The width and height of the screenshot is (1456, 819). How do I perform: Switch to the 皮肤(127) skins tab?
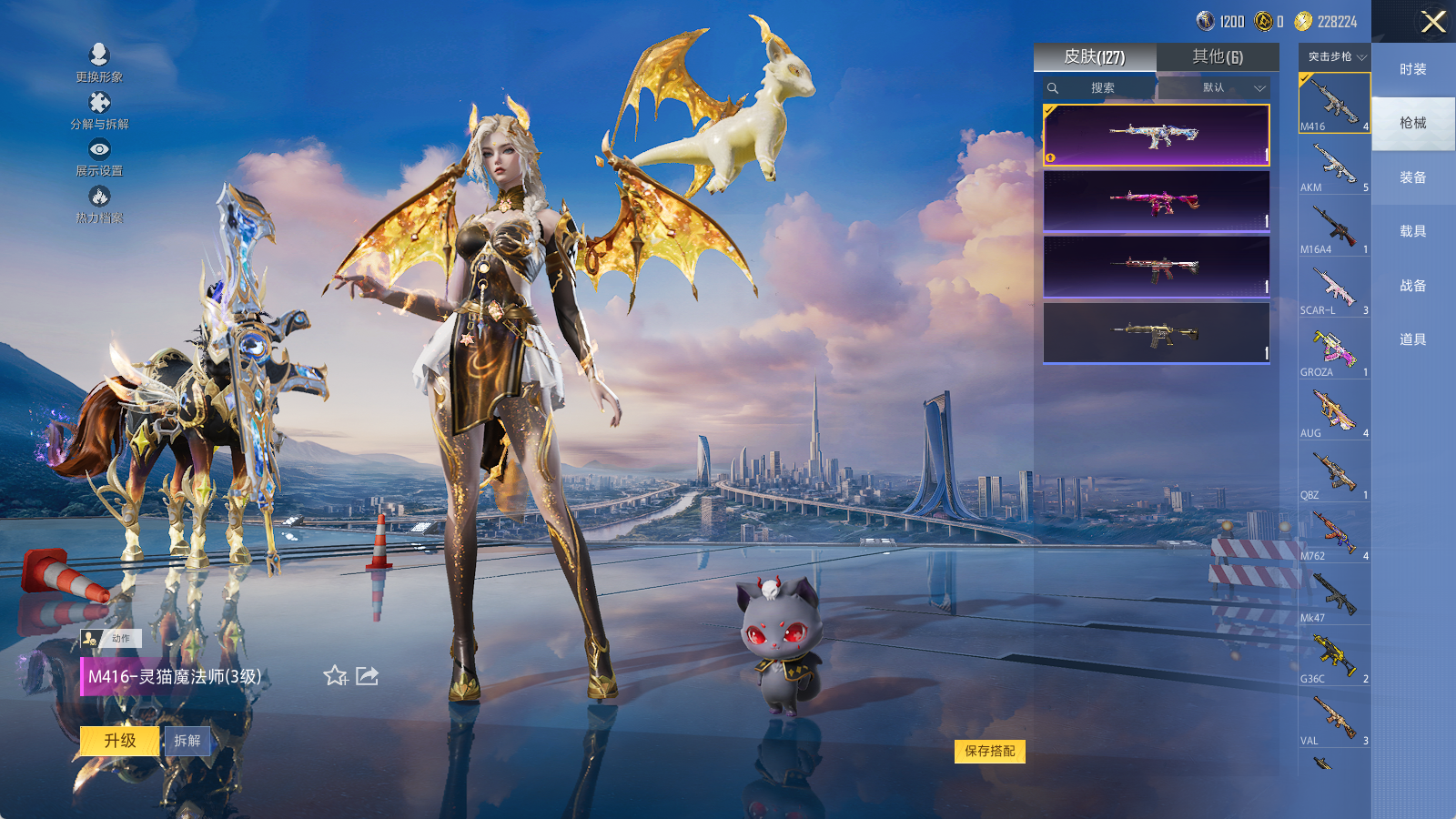pos(1095,57)
